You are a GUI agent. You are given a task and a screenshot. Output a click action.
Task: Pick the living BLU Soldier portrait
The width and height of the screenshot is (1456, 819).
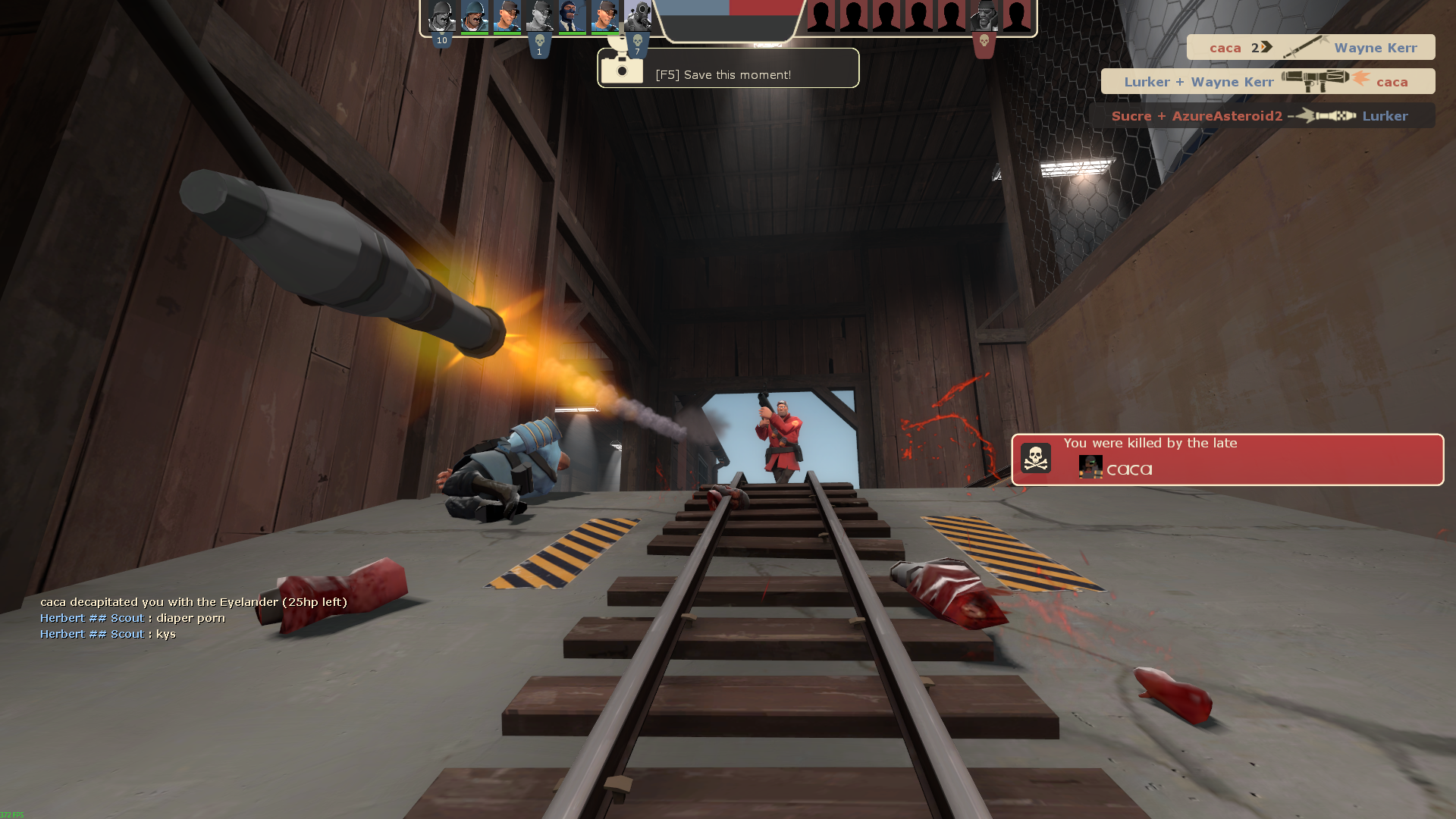pyautogui.click(x=475, y=16)
